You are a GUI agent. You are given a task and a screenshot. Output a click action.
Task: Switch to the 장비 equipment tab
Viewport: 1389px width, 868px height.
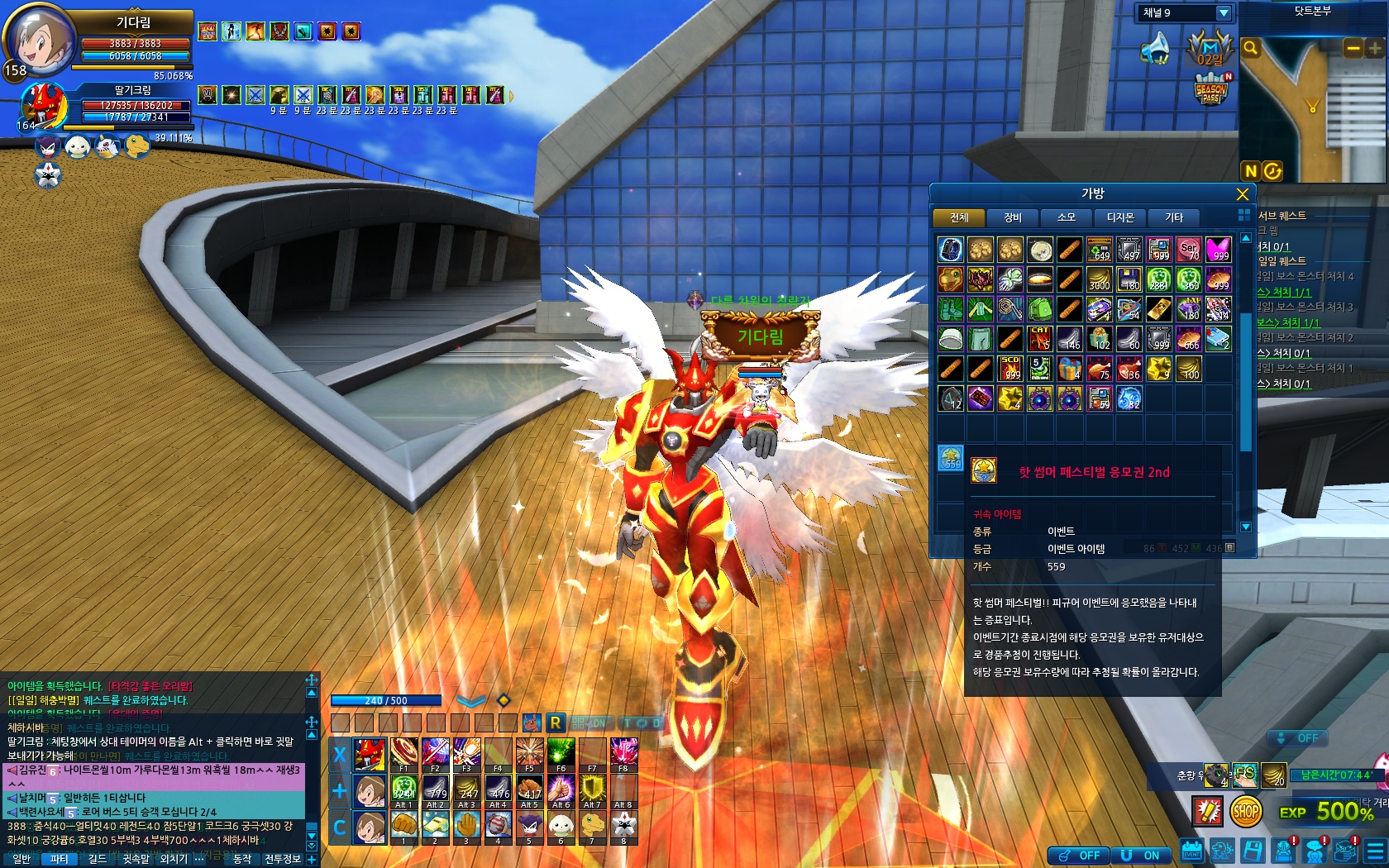(x=1013, y=217)
